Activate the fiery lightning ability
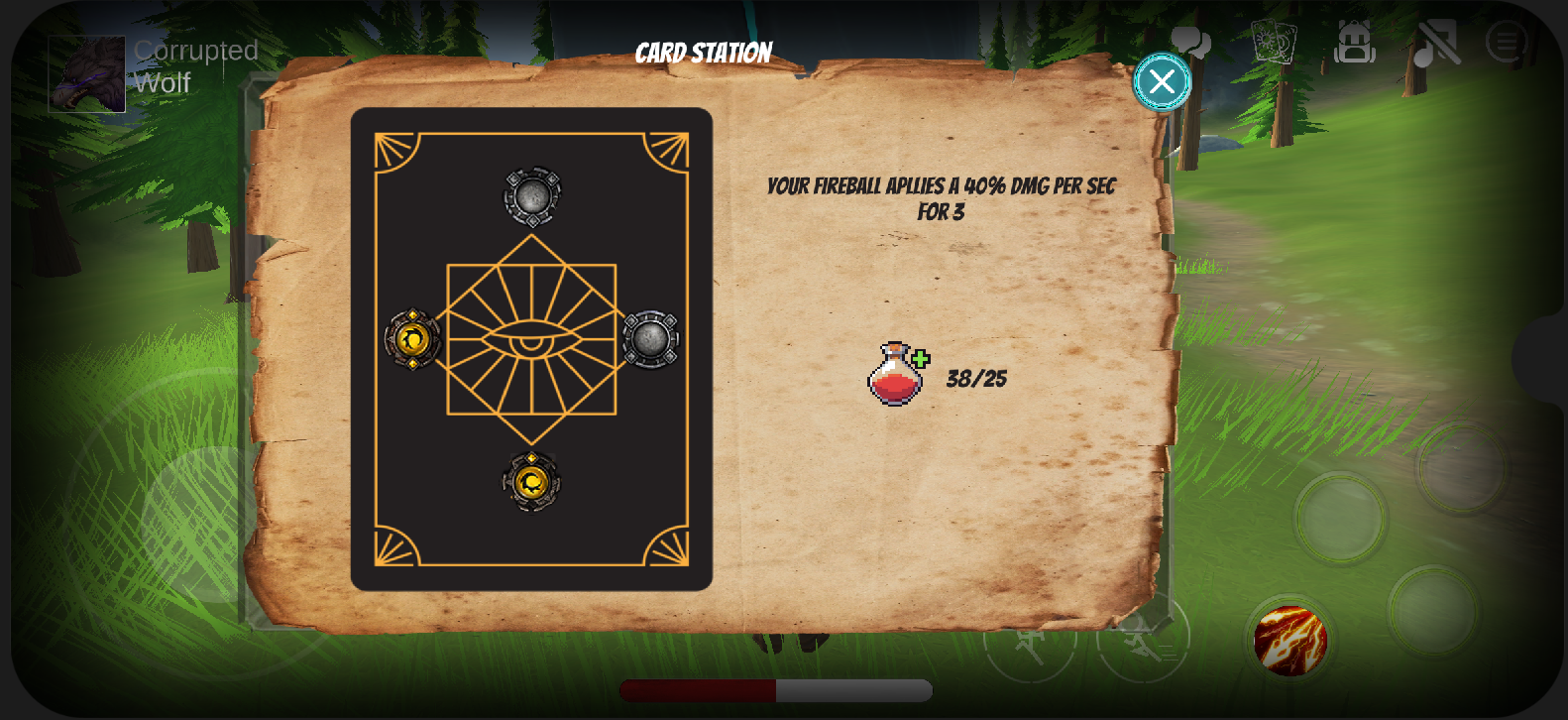This screenshot has width=1568, height=720. [1289, 641]
